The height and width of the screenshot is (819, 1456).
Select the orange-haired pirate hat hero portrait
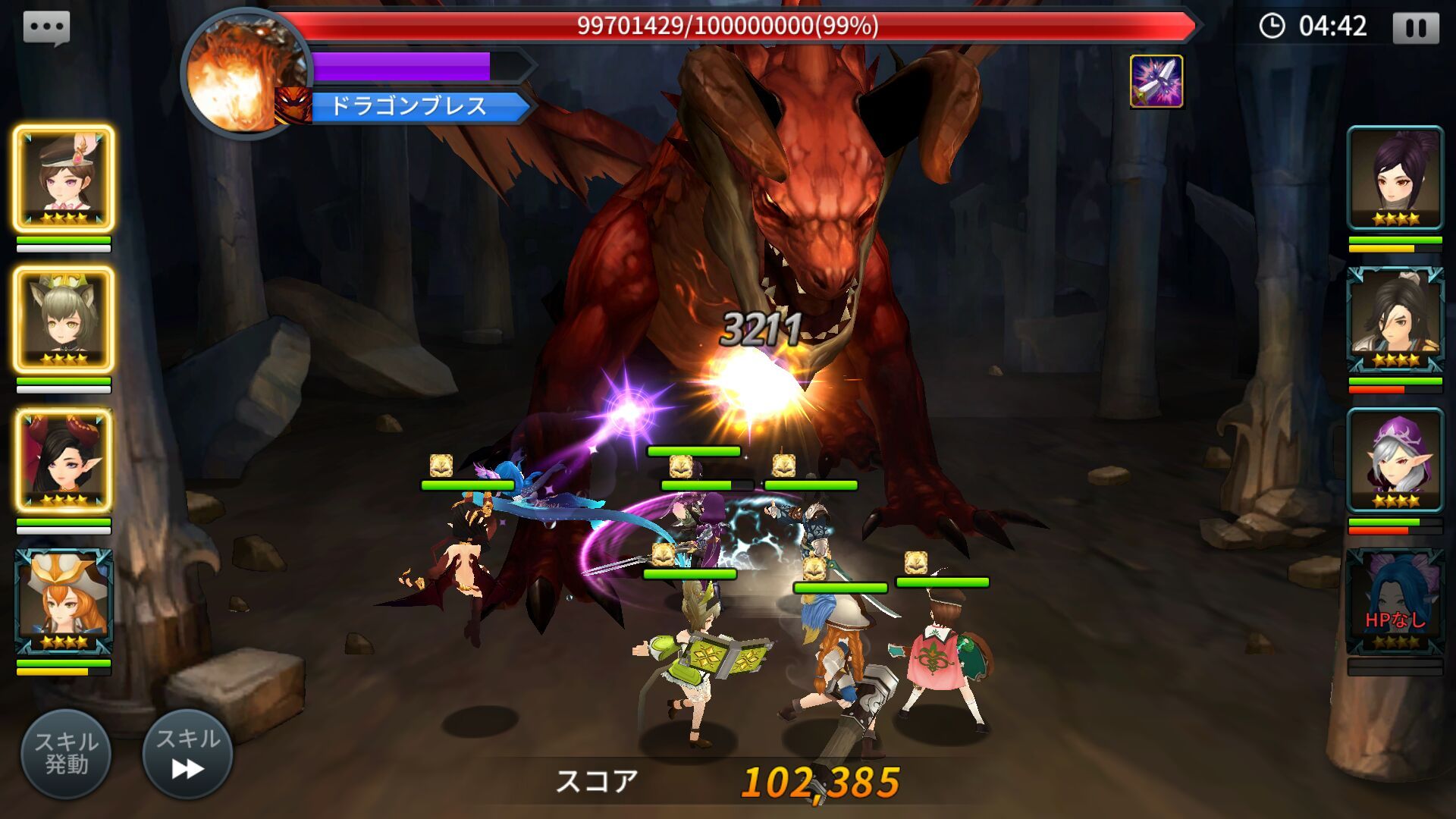click(x=64, y=601)
